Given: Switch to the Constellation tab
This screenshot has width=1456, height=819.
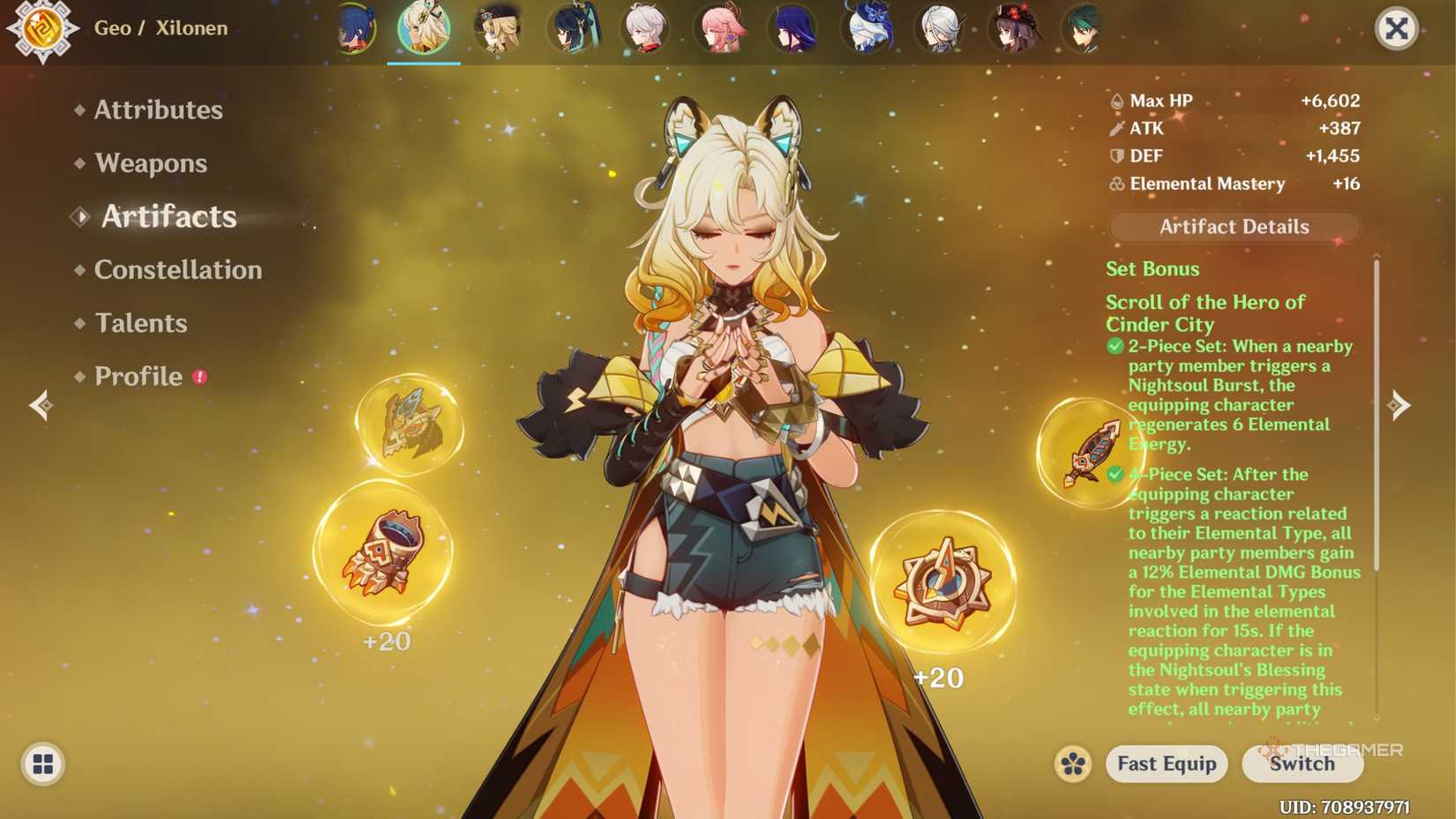Looking at the screenshot, I should click(177, 270).
